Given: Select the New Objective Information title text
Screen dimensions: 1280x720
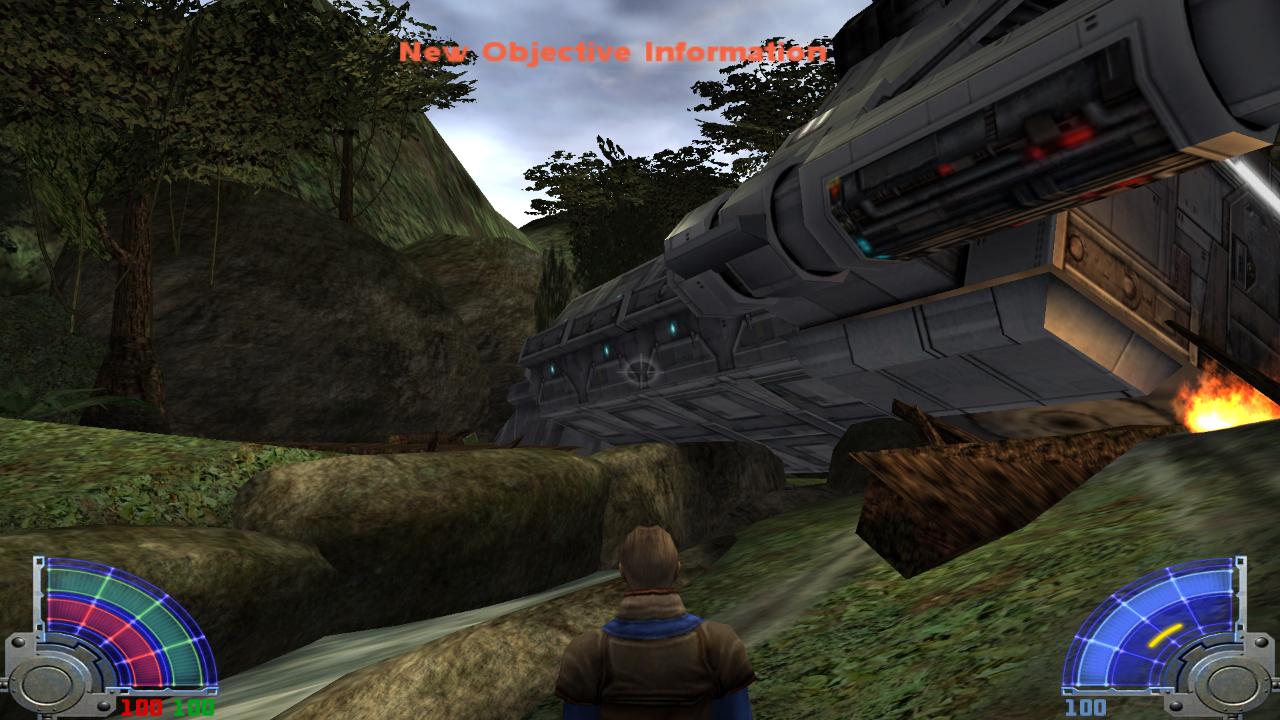Looking at the screenshot, I should point(612,47).
